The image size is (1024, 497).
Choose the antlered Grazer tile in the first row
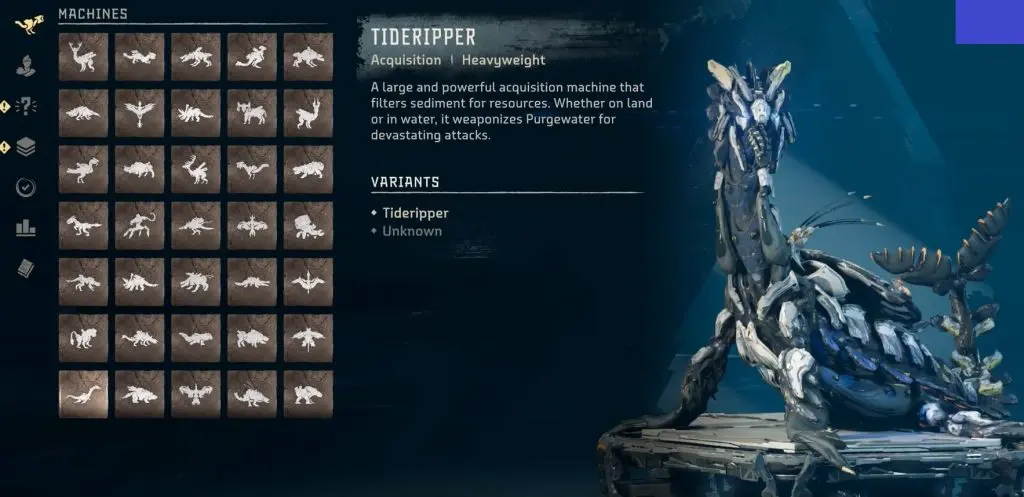coord(83,57)
